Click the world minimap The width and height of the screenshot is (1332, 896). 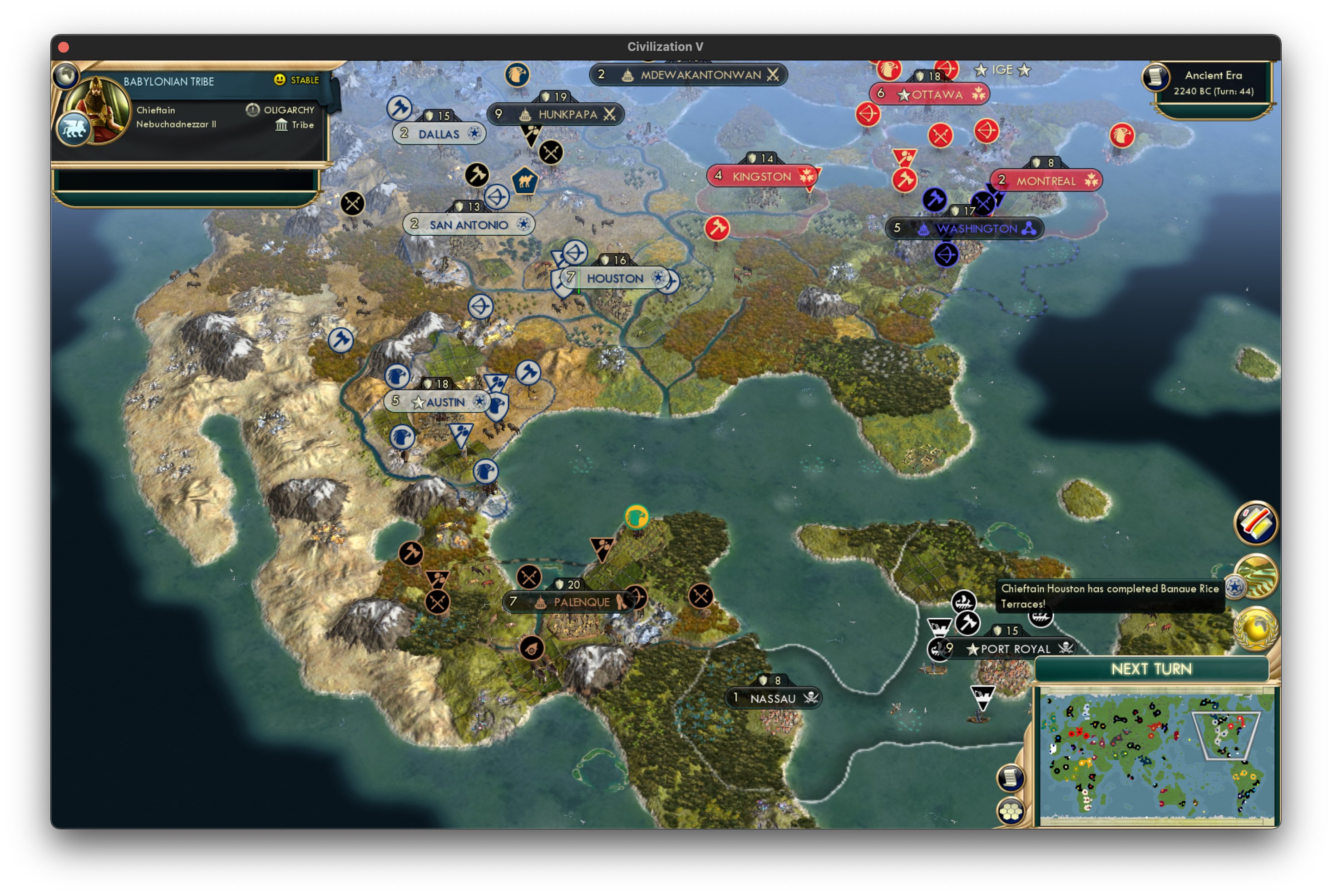point(1155,757)
